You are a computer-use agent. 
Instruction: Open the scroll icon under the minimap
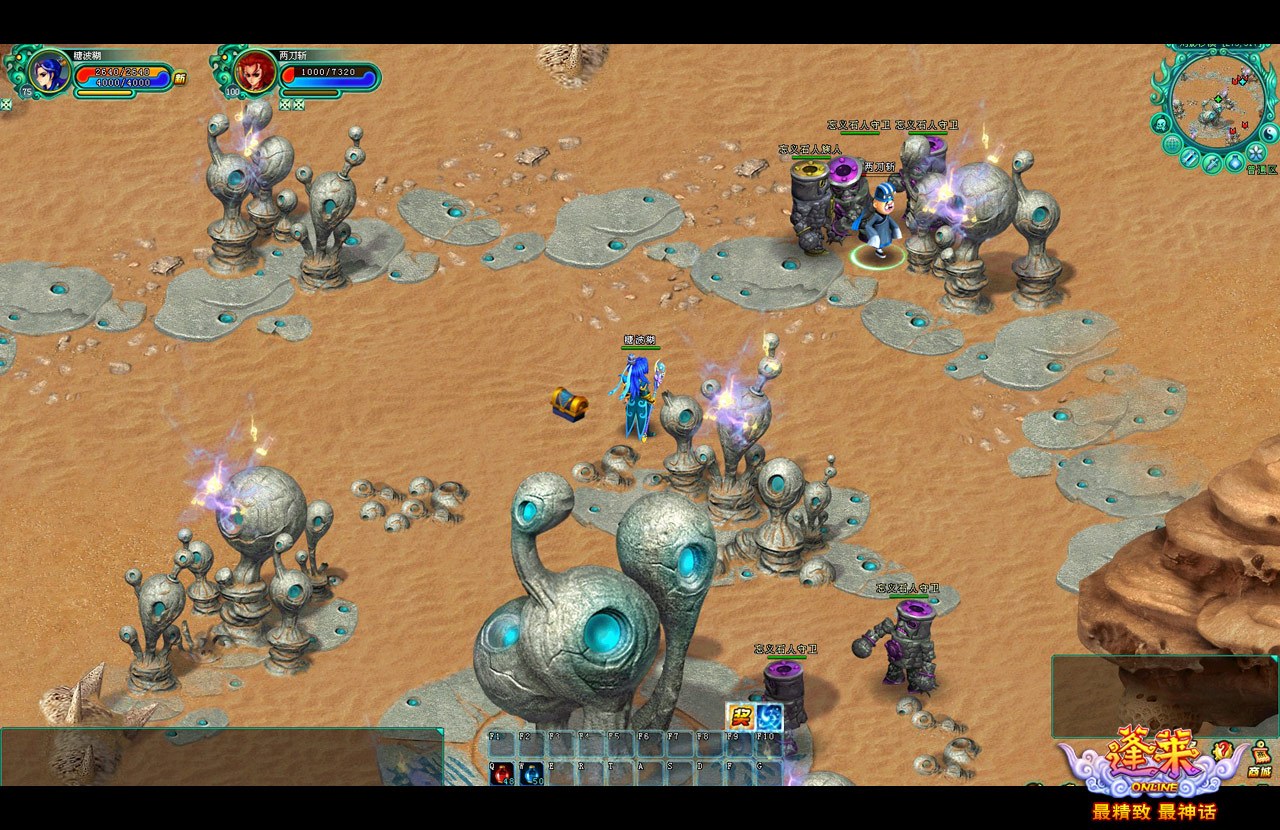click(x=1190, y=157)
